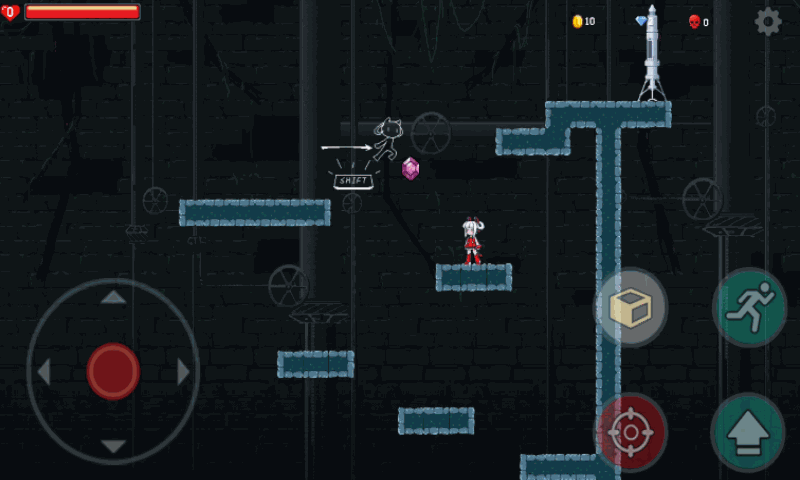Tap the green up-arrow jump button
The image size is (800, 480).
747,432
